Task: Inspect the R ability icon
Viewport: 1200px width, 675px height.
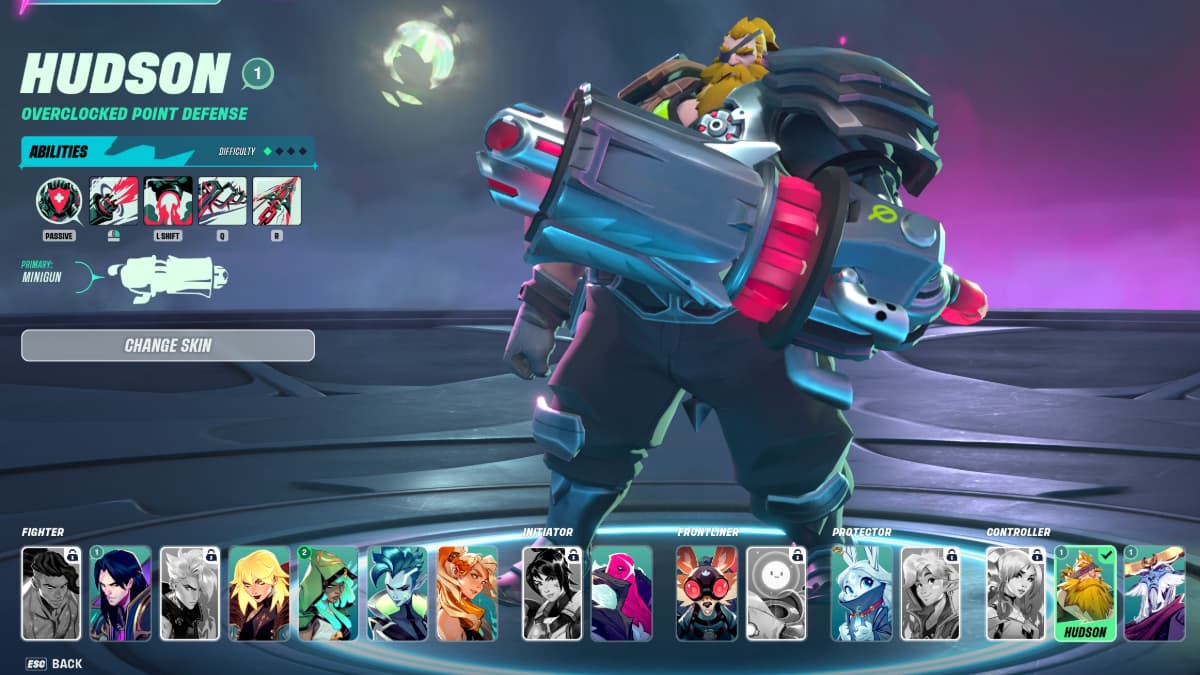Action: point(277,200)
